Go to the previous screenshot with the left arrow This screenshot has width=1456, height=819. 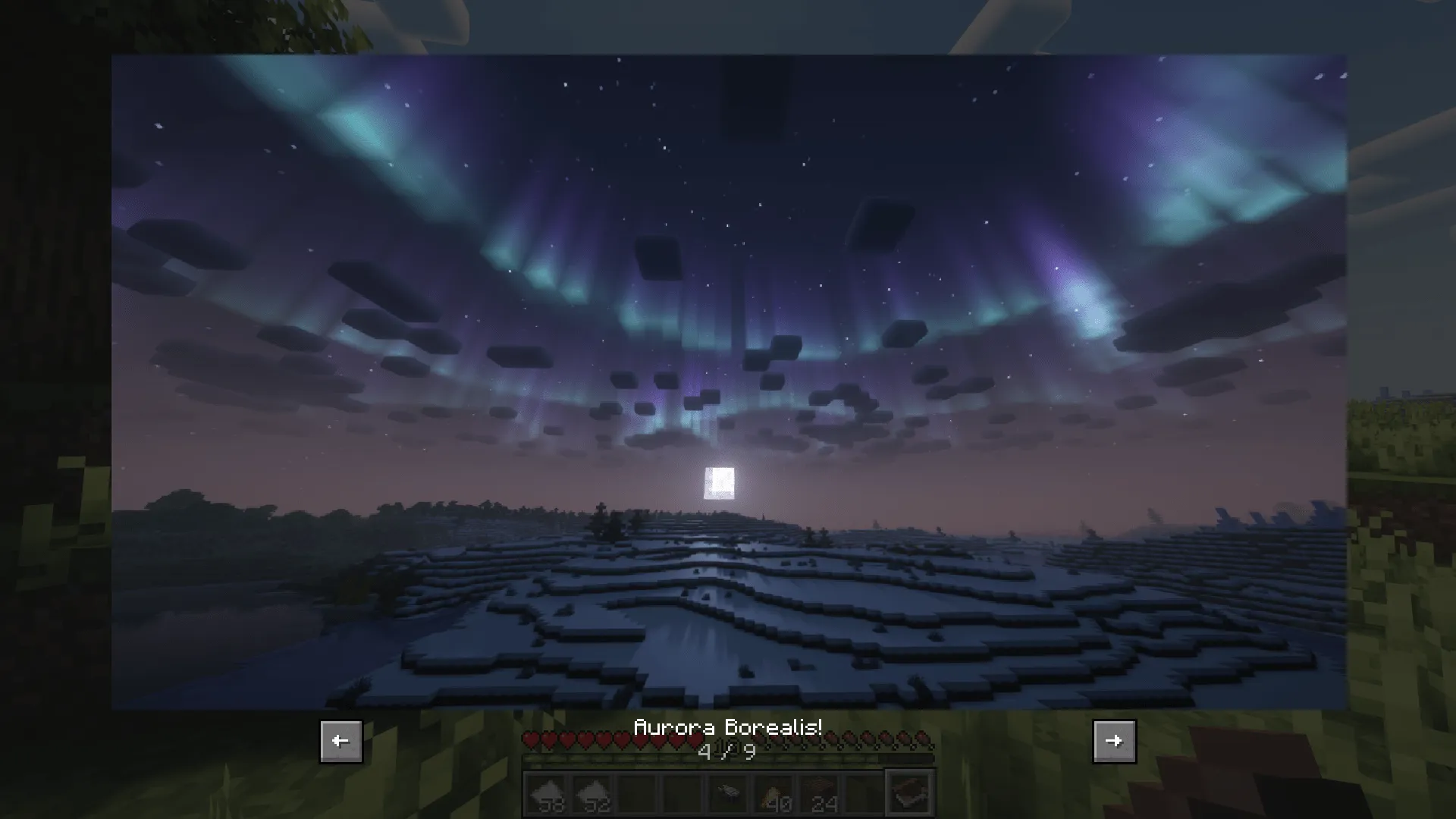pyautogui.click(x=340, y=741)
